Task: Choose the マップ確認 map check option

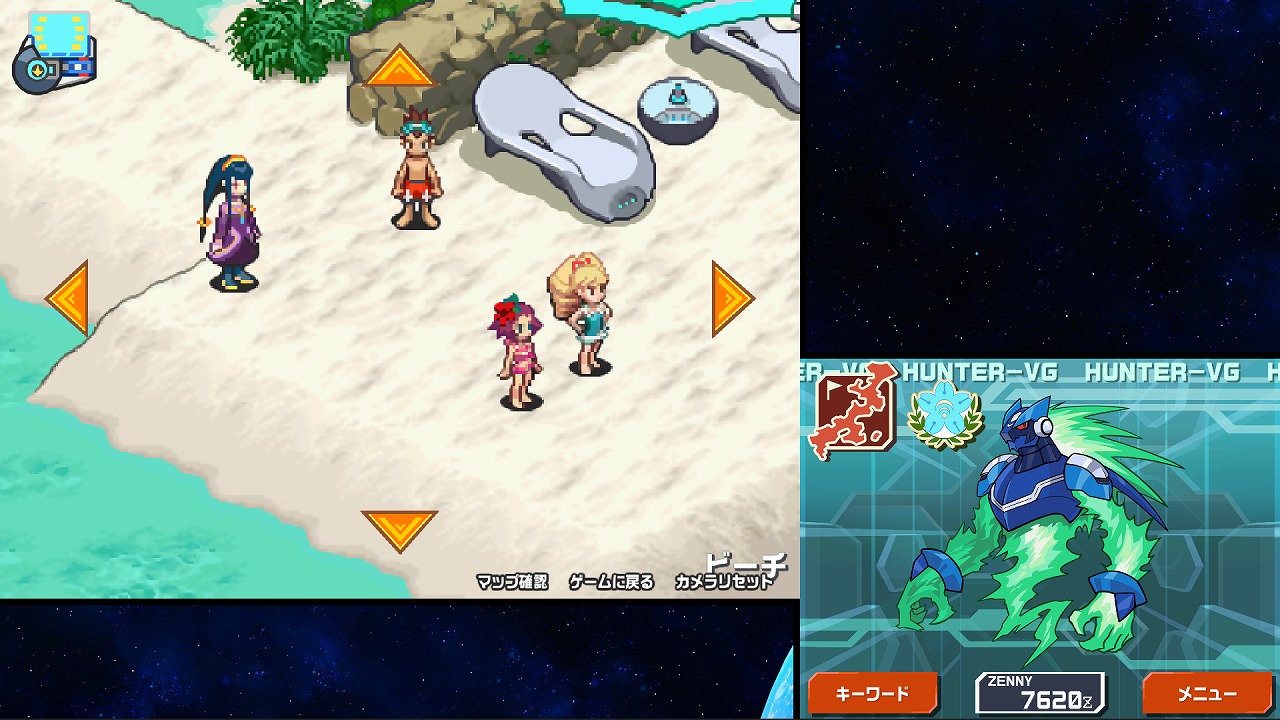Action: coord(512,582)
